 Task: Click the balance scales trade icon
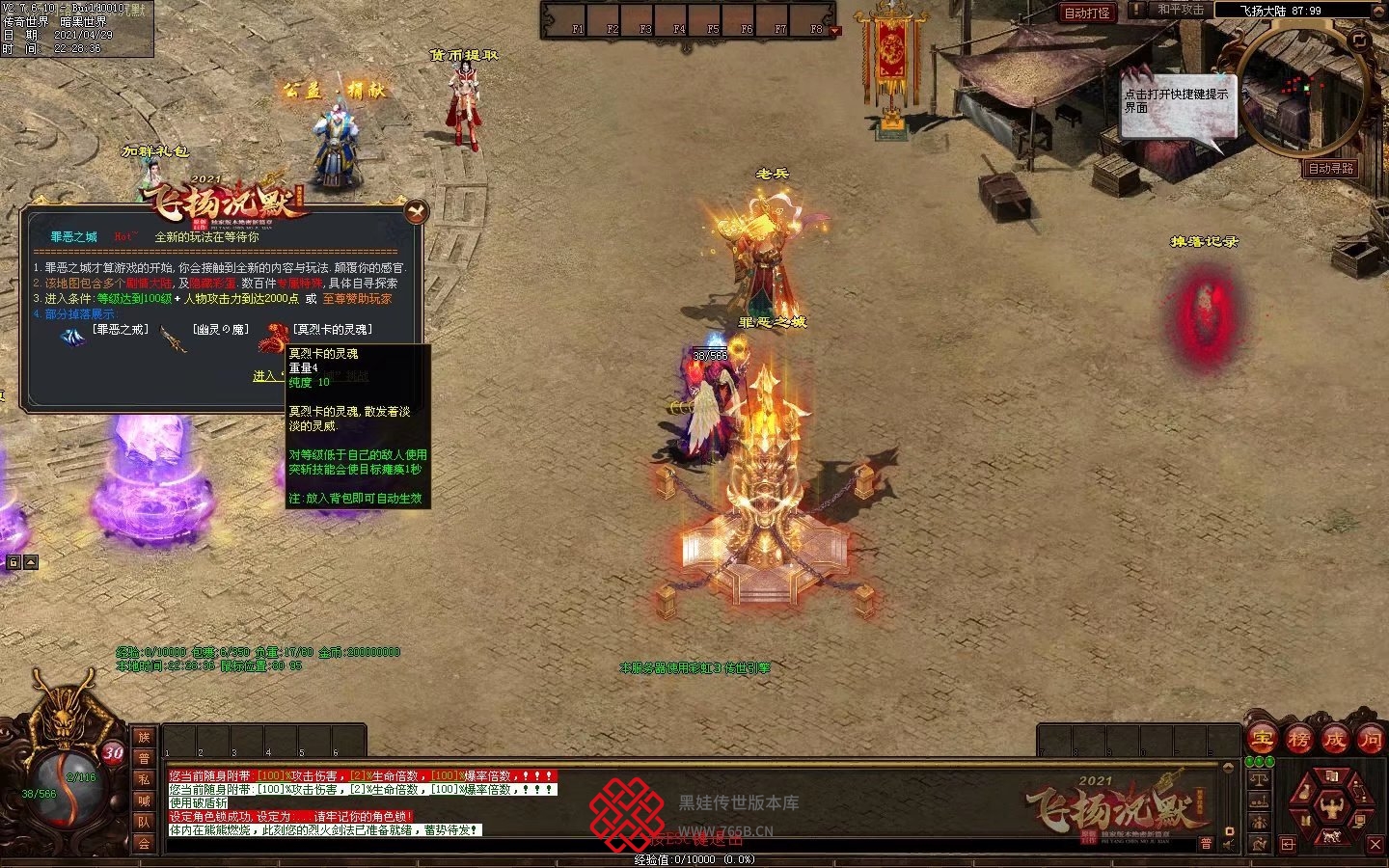coord(1259,780)
